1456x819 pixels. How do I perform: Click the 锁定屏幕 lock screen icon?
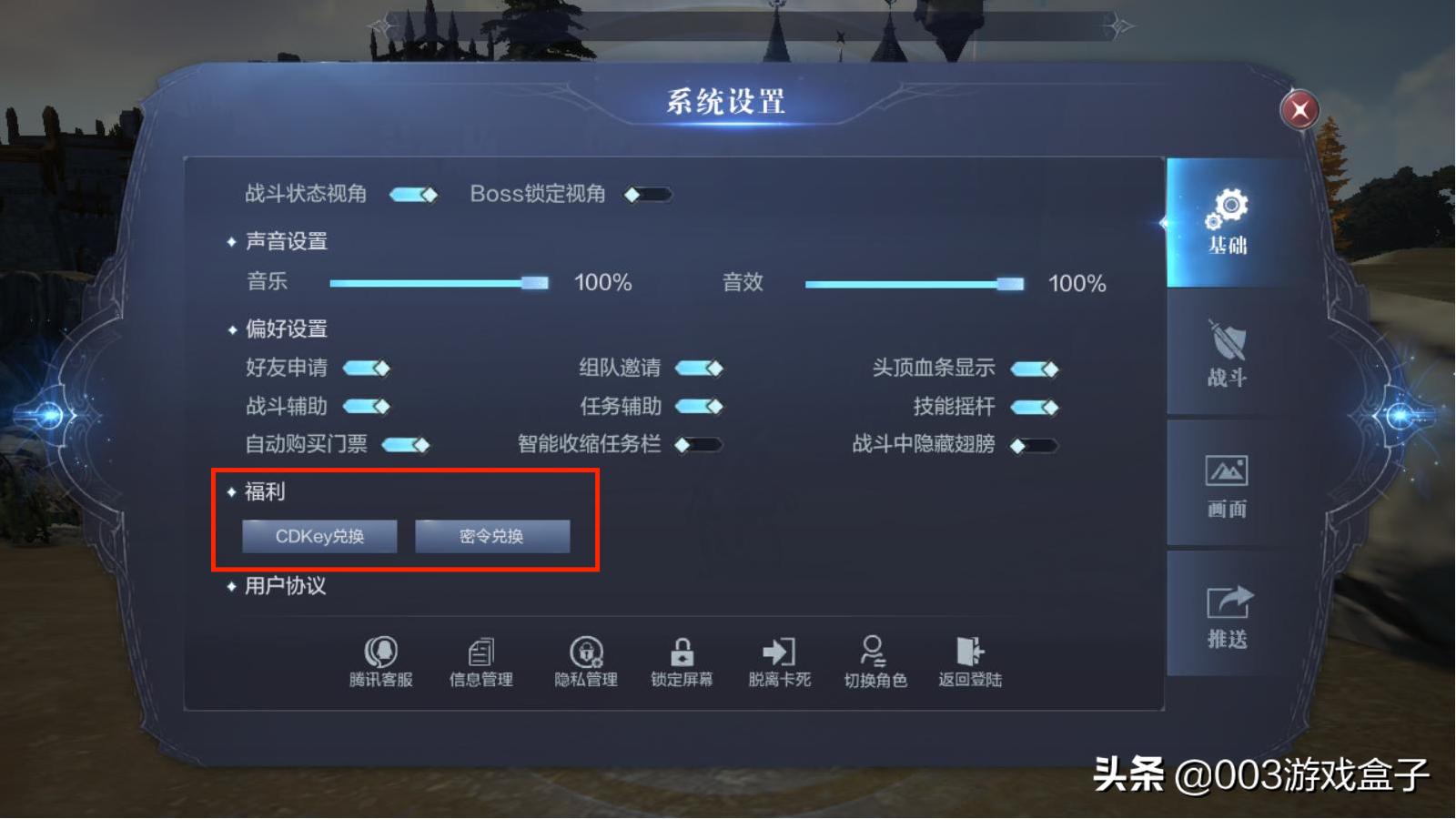pos(682,660)
